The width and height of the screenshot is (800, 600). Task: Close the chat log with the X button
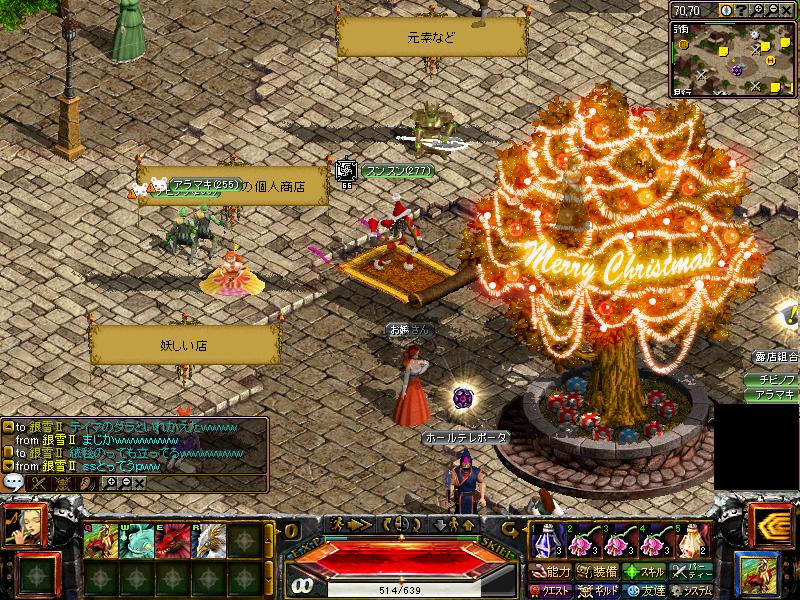(x=139, y=483)
